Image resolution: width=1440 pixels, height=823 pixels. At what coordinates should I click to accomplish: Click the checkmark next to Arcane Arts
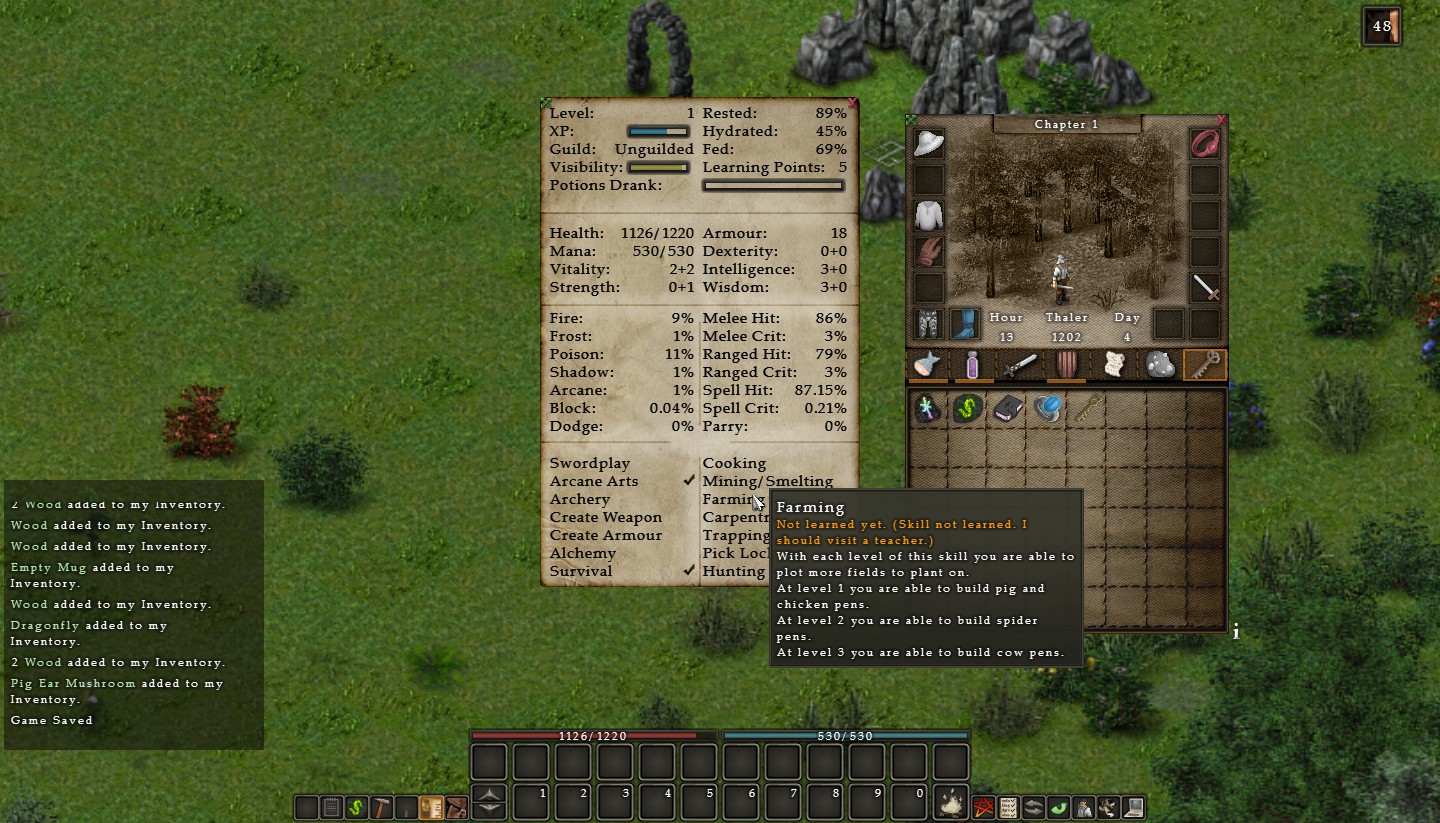689,480
